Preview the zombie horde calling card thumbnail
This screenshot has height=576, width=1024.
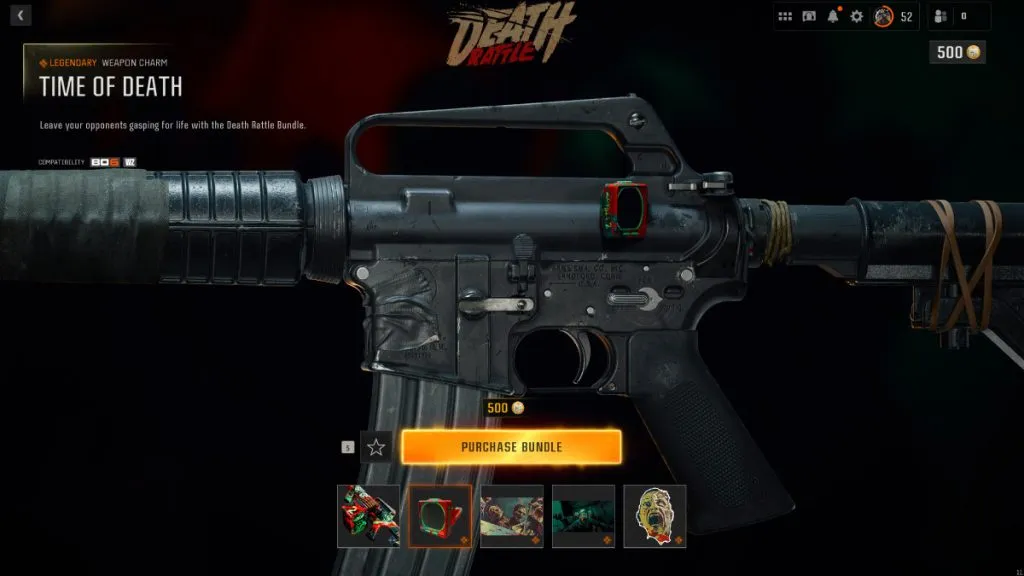pos(512,516)
